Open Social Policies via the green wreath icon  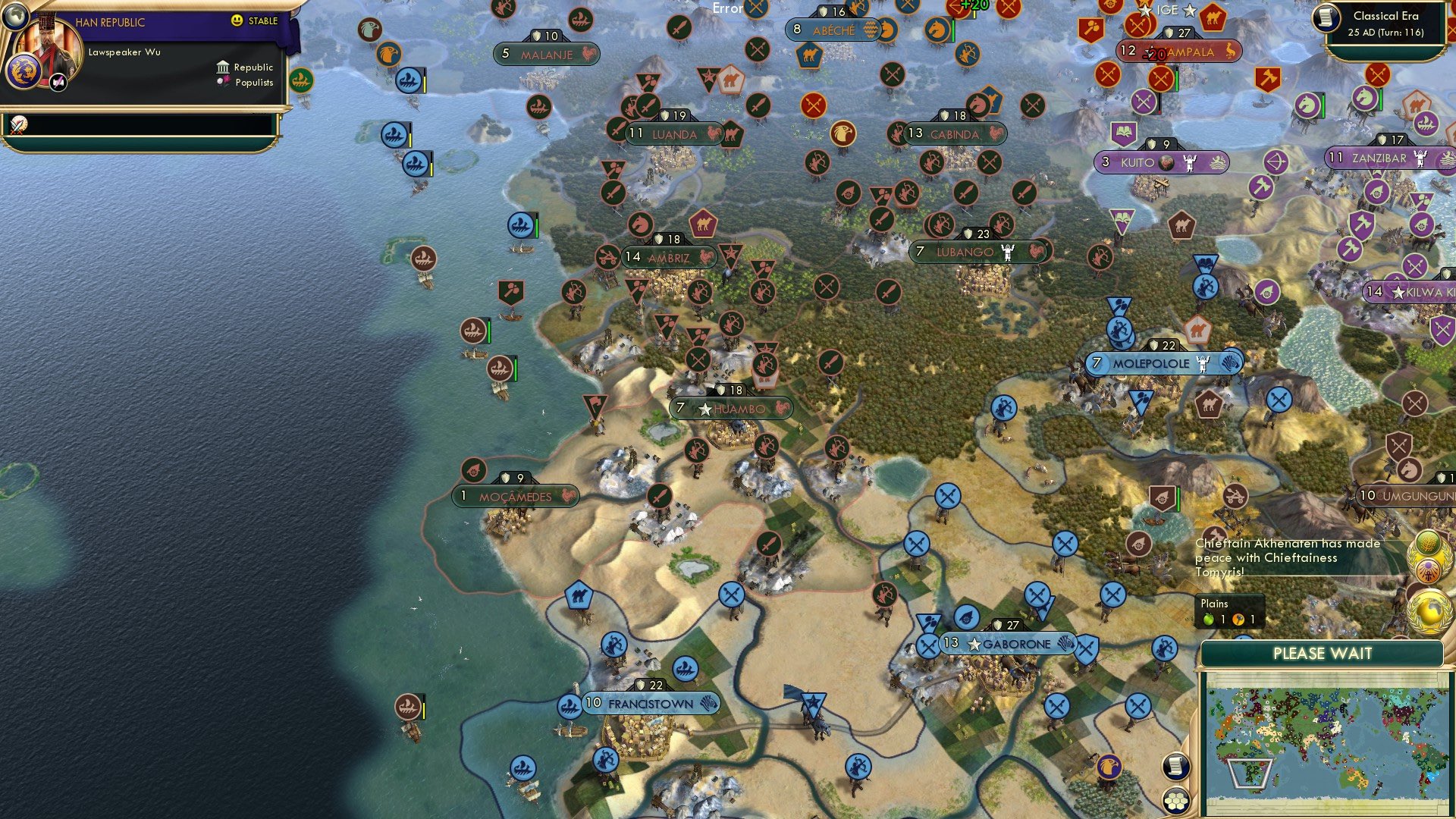coord(1428,542)
